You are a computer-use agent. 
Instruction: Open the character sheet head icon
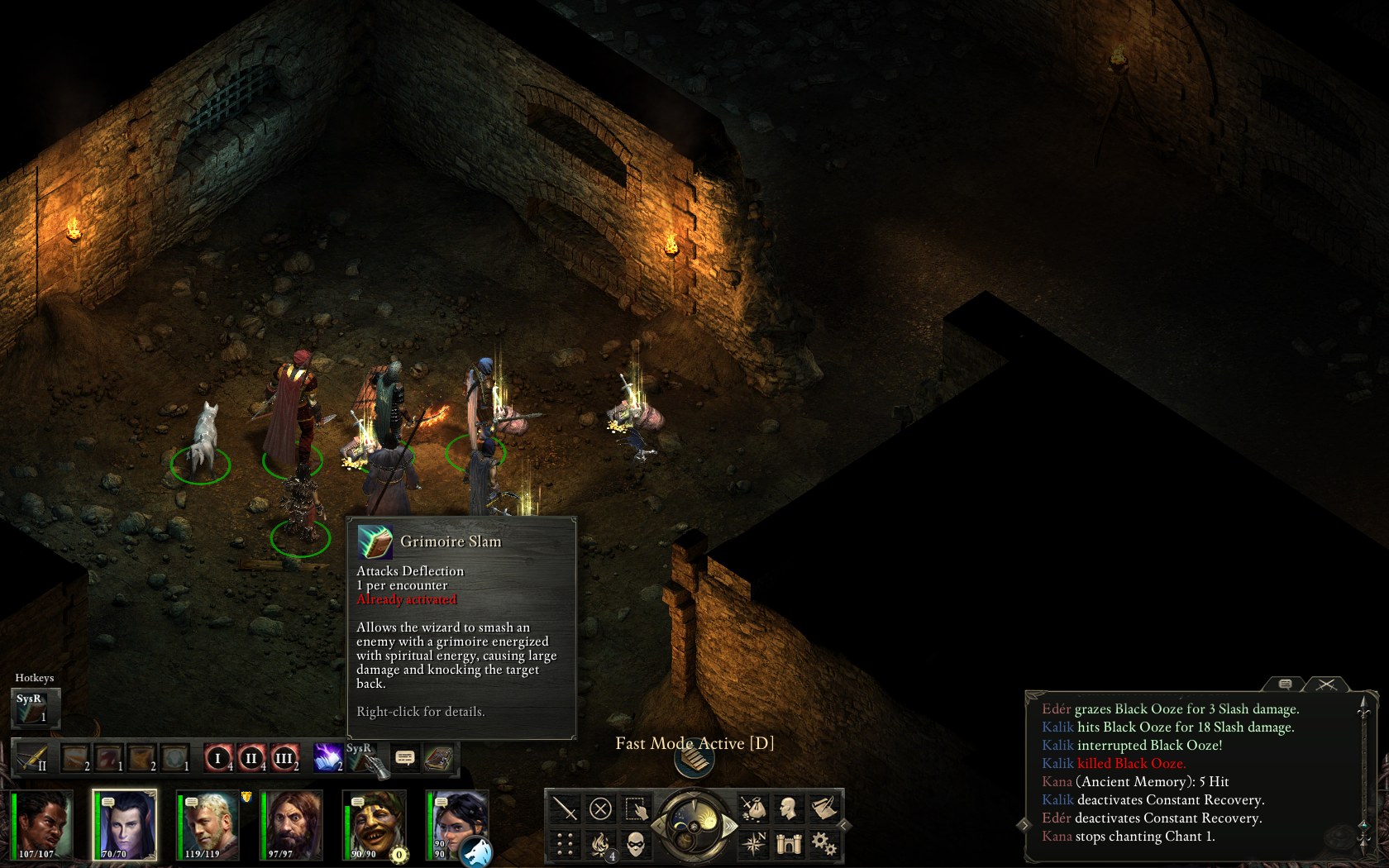click(x=789, y=808)
